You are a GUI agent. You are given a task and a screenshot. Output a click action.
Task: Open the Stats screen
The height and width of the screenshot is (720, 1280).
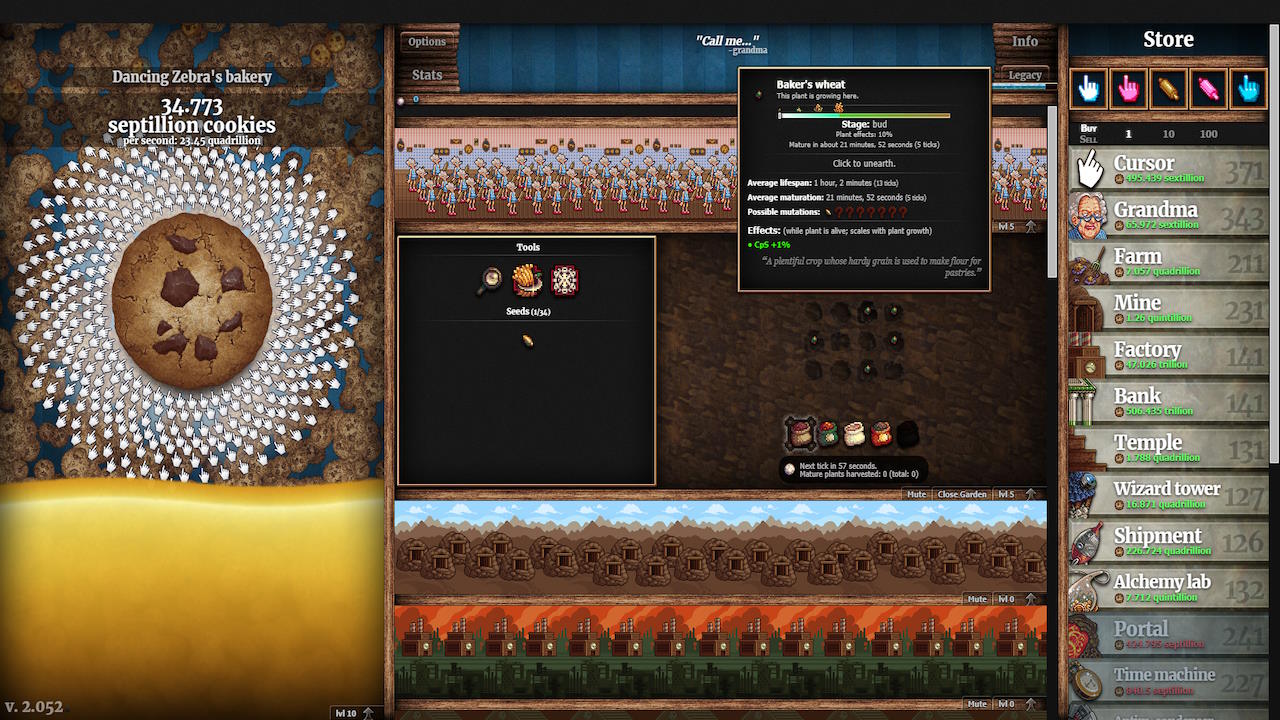[x=426, y=75]
